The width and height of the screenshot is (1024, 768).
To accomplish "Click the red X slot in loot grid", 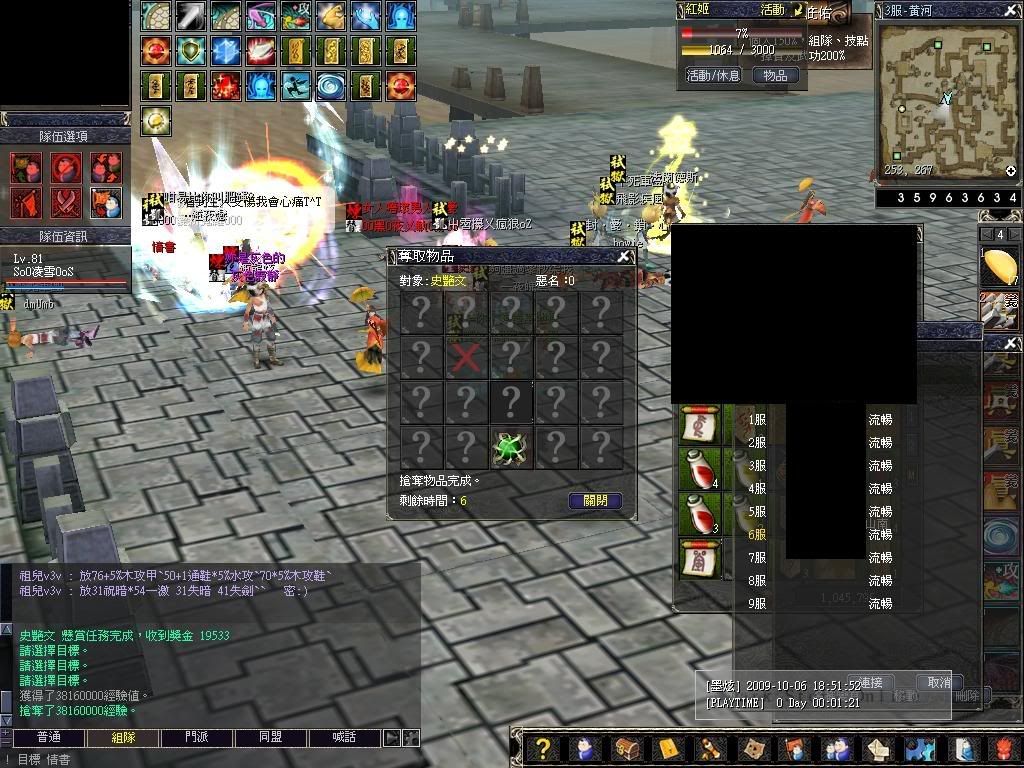I will 466,357.
